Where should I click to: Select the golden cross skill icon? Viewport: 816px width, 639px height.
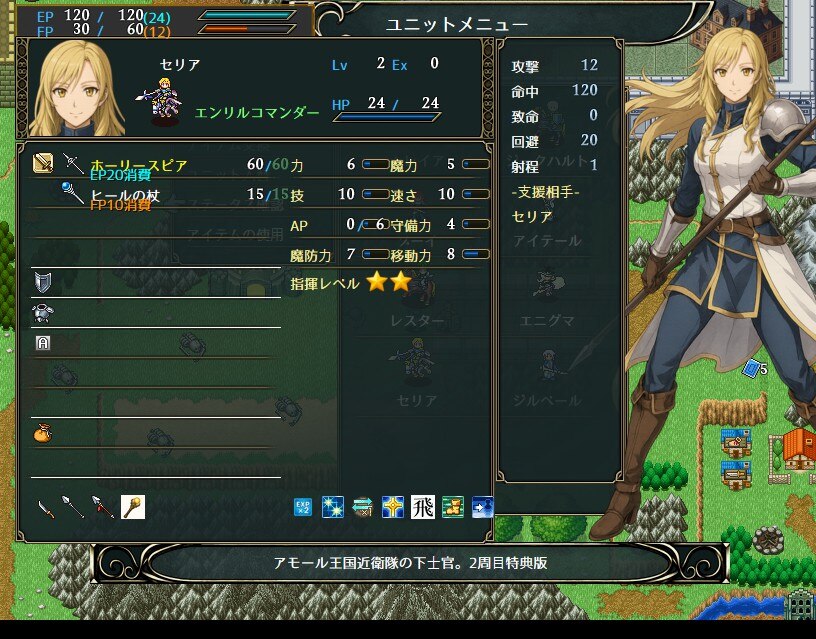(x=393, y=507)
